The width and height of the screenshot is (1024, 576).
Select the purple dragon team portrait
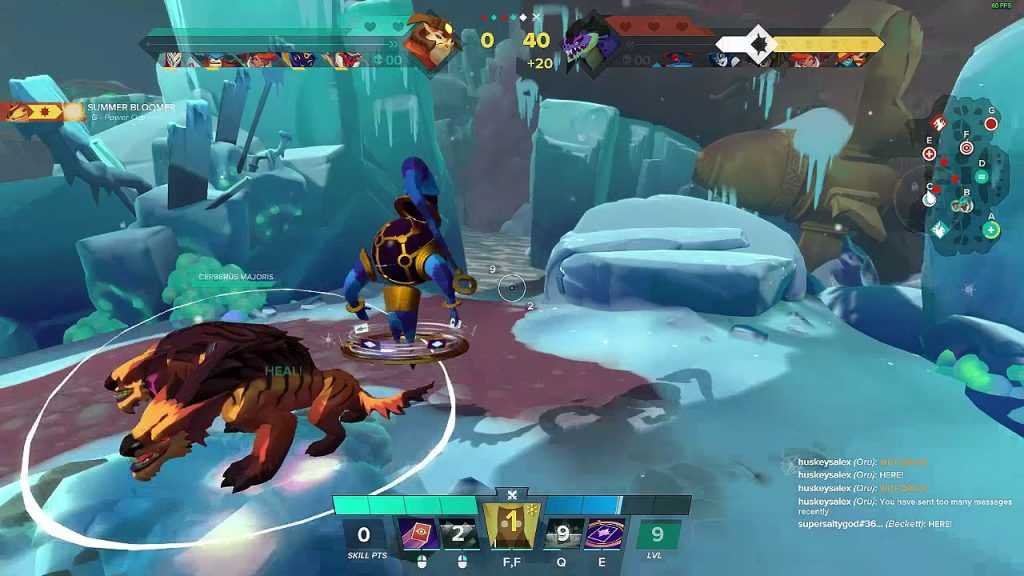click(x=587, y=43)
